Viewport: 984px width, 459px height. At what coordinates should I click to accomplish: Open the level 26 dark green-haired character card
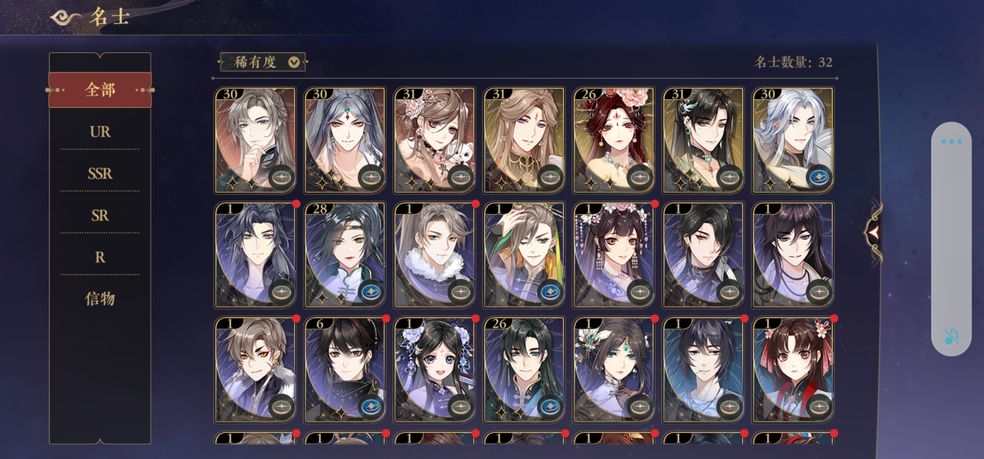(x=523, y=368)
